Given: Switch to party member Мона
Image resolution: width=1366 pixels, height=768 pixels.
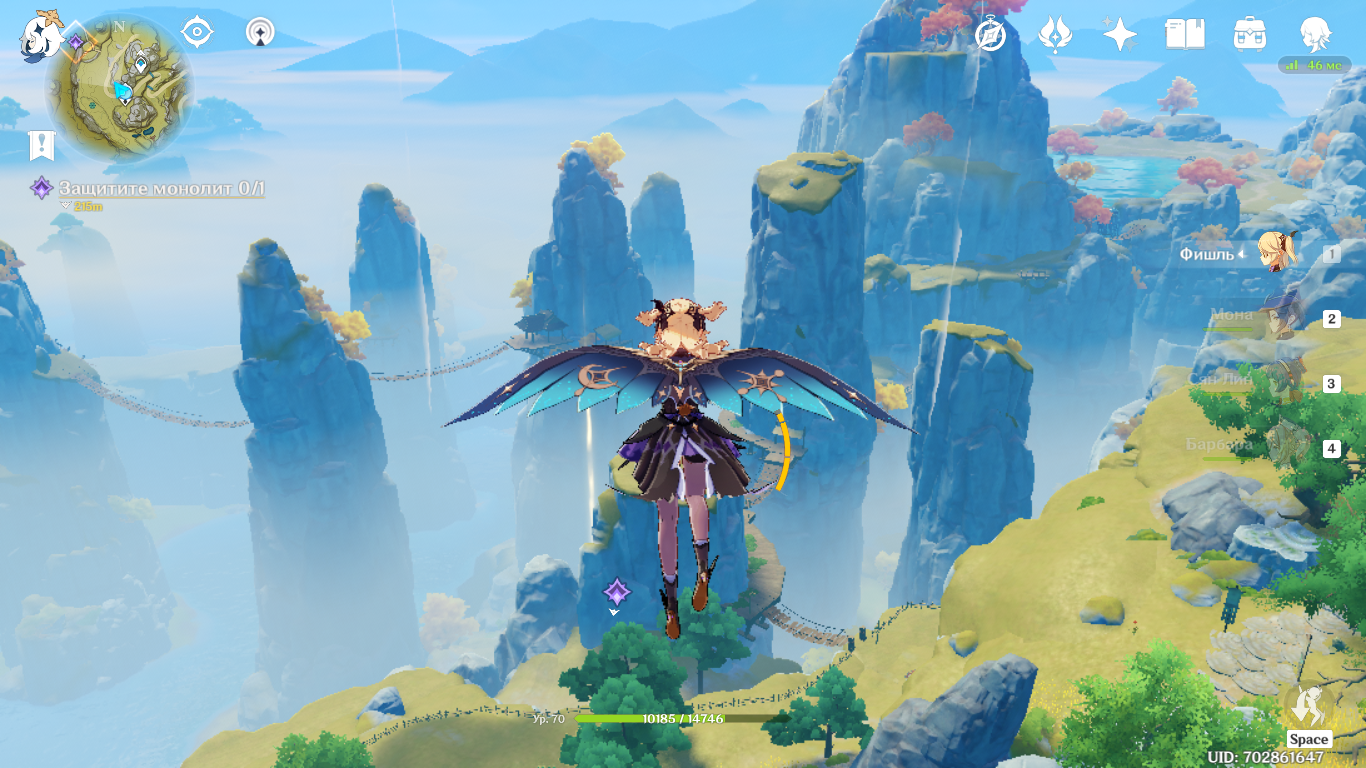Looking at the screenshot, I should click(x=1277, y=318).
